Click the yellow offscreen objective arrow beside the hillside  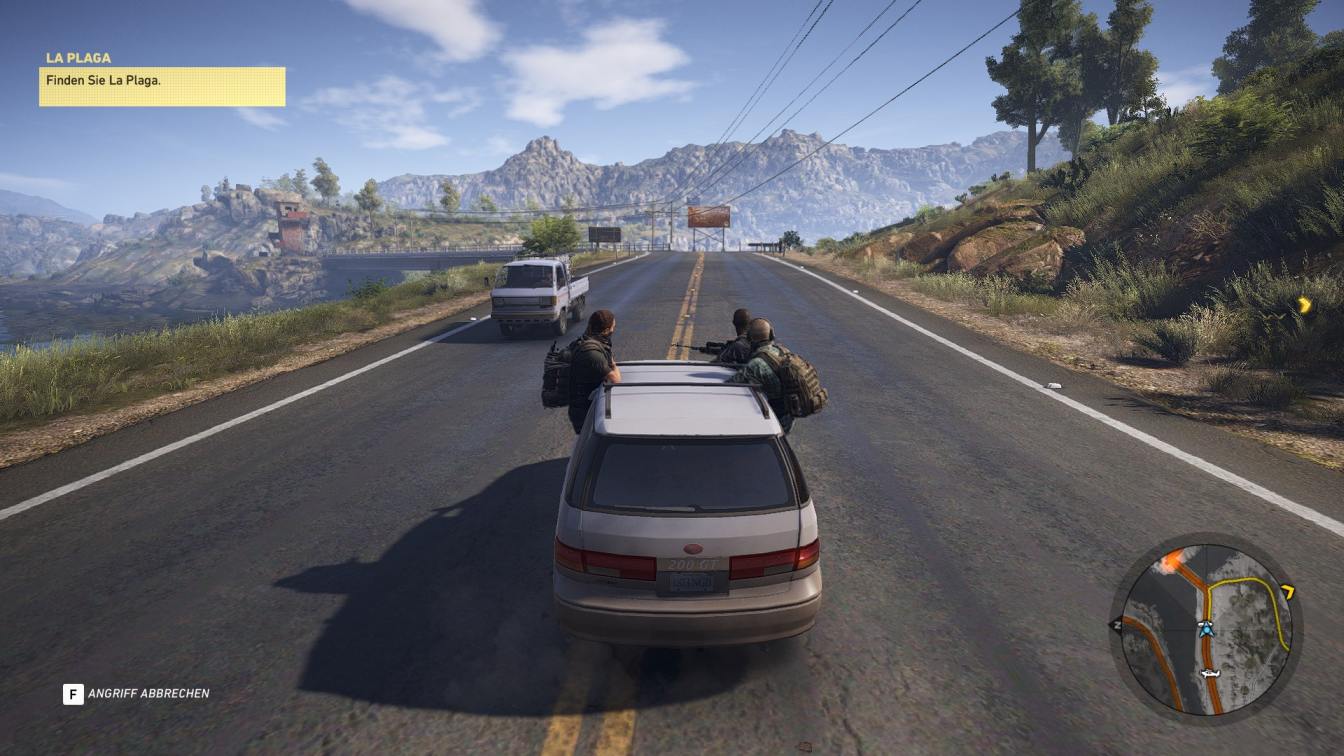[1304, 304]
